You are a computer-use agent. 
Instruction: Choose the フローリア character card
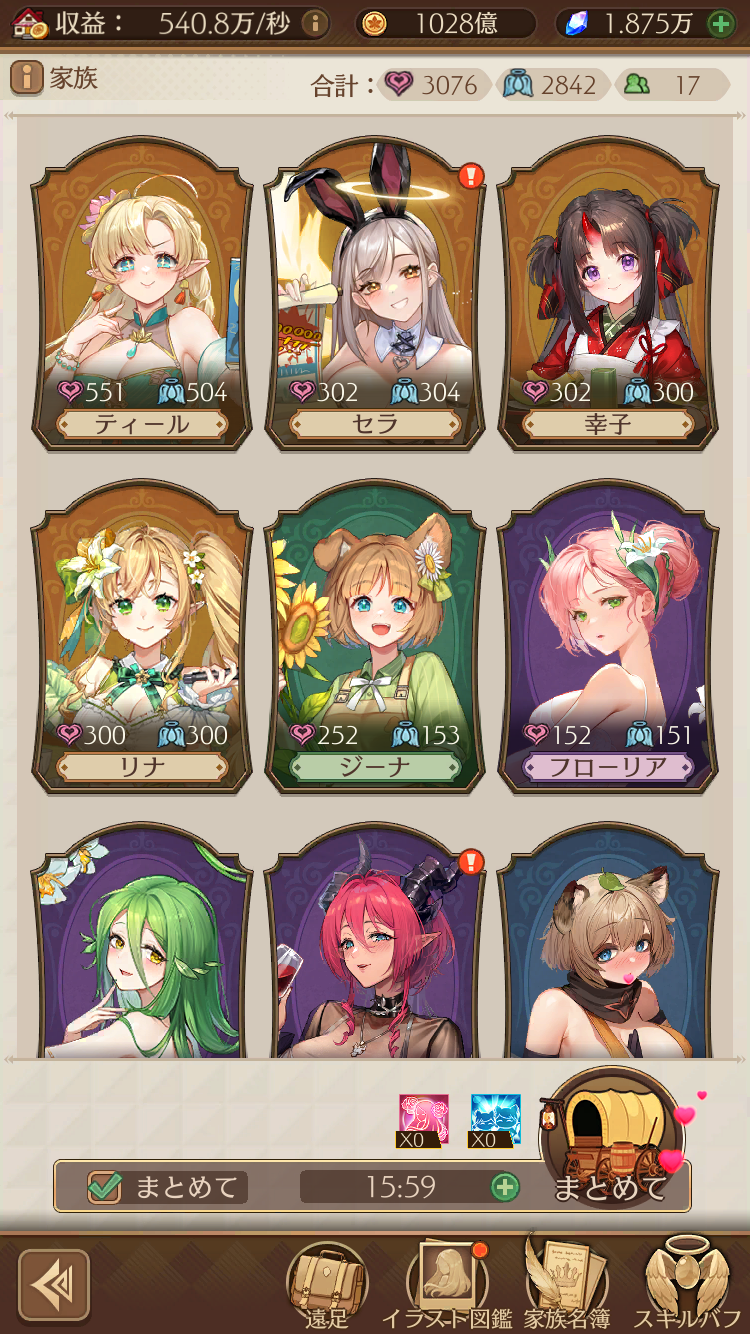(x=608, y=638)
